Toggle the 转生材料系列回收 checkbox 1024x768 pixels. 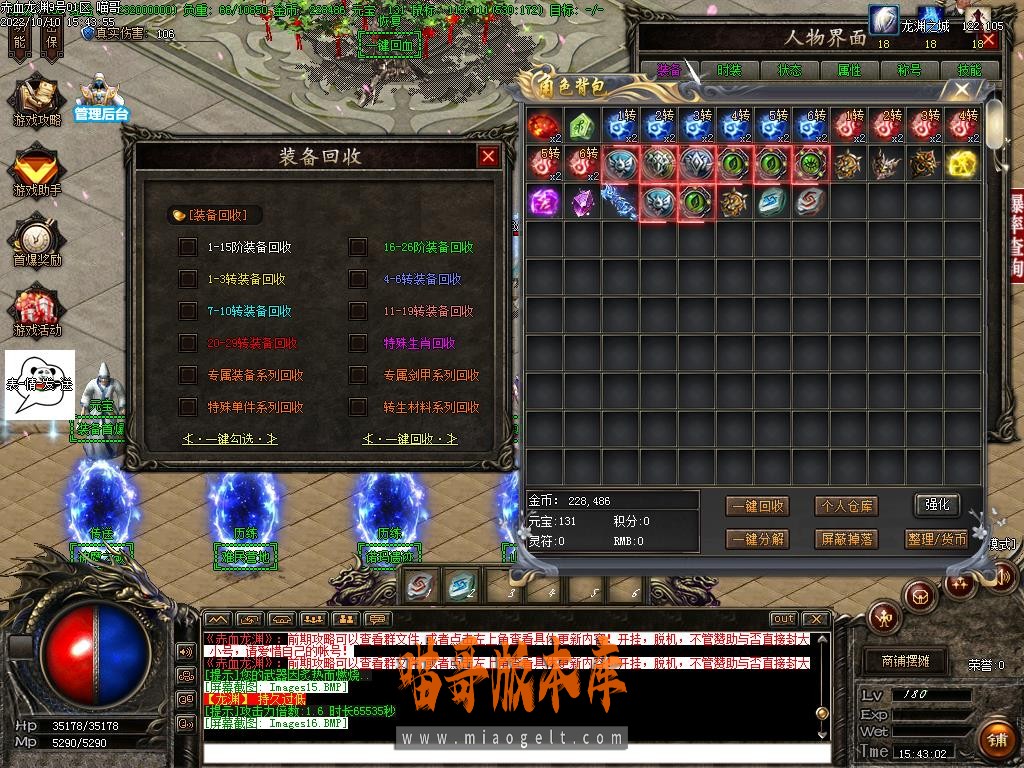pos(358,407)
